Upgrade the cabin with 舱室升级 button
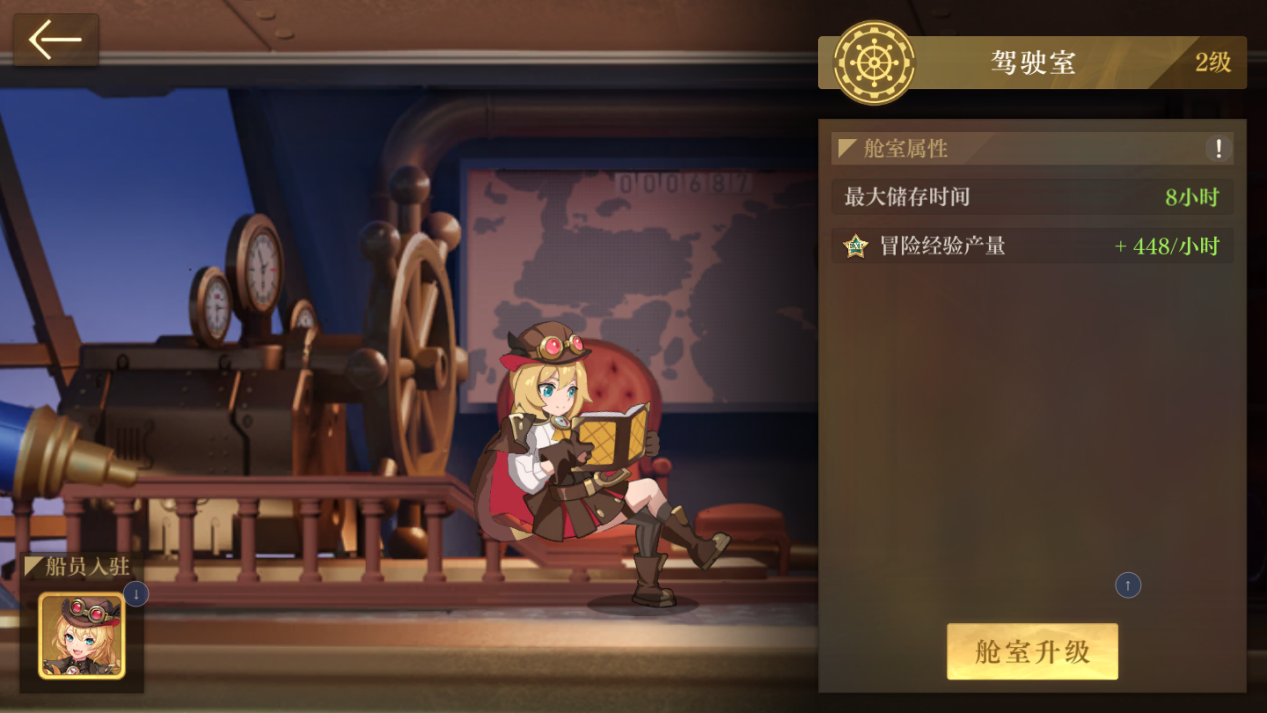1267x713 pixels. [x=1032, y=652]
